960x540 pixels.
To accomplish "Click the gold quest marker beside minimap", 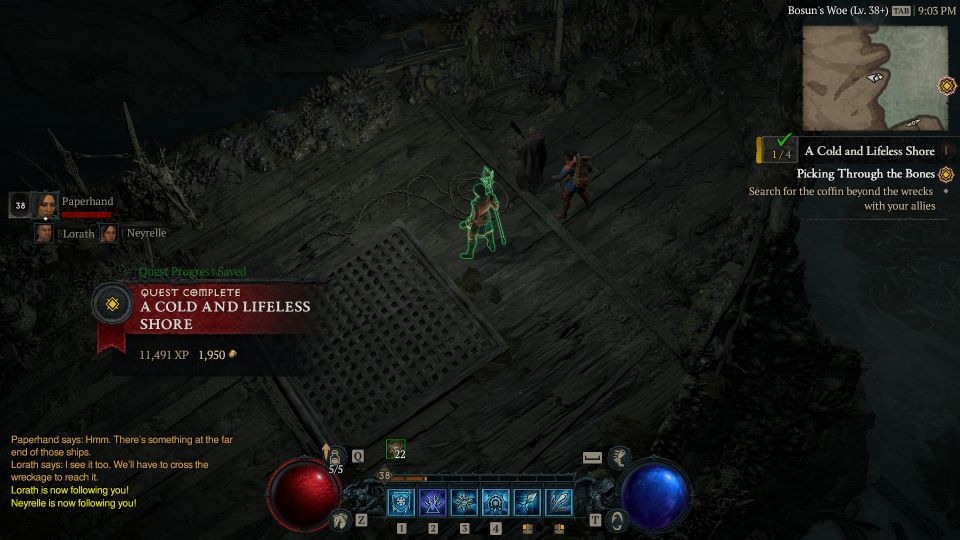I will pos(946,86).
